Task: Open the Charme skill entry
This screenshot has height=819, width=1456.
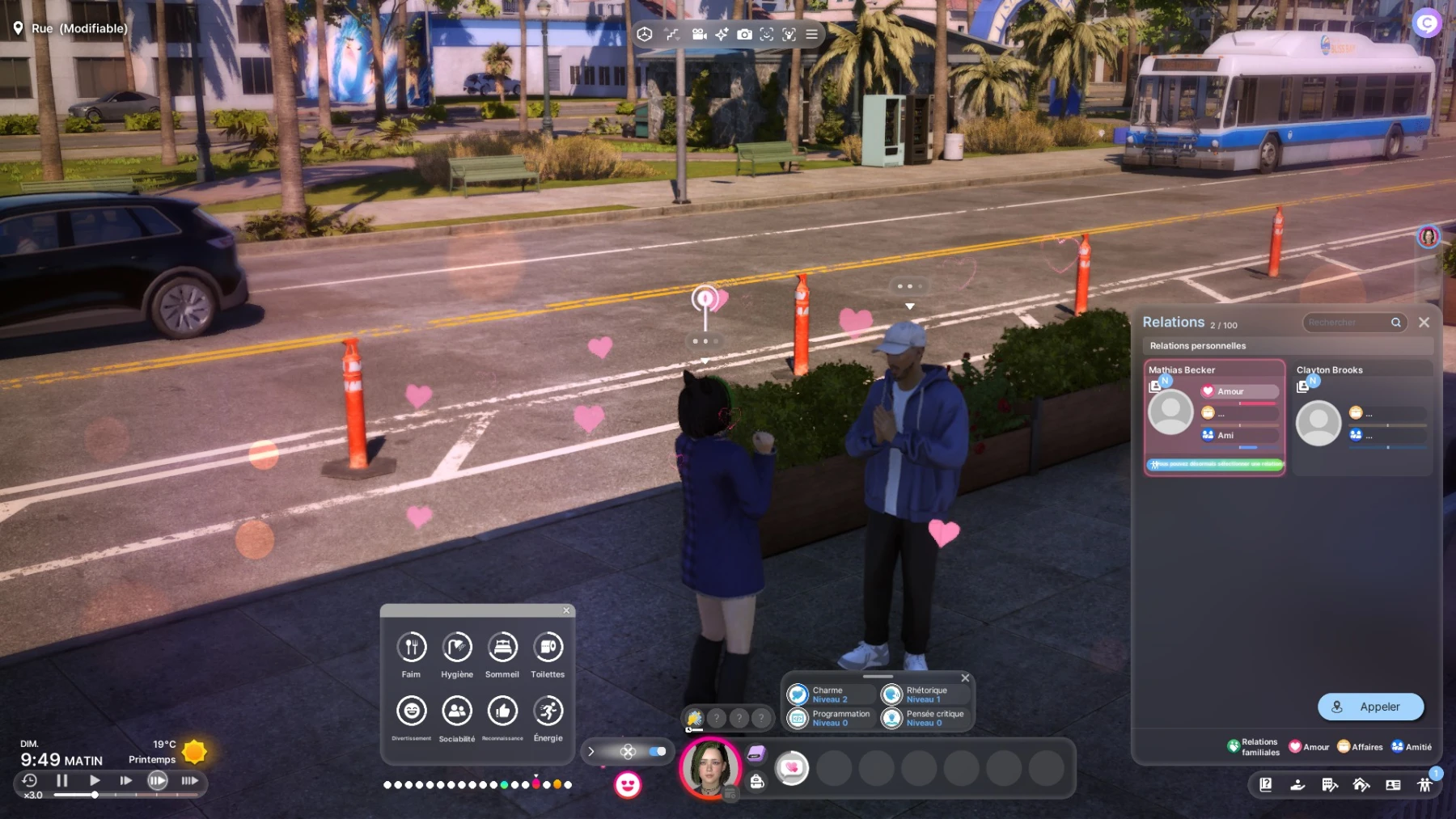Action: [x=829, y=694]
